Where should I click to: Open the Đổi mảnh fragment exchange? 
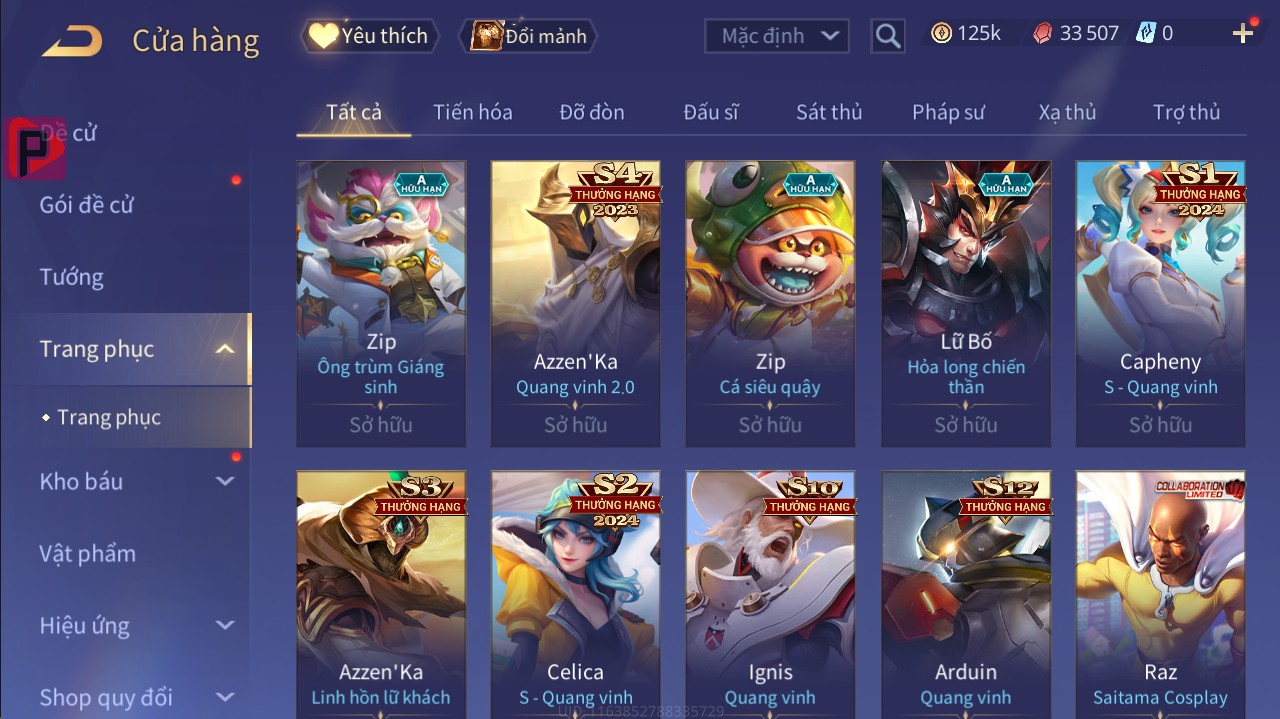click(528, 36)
